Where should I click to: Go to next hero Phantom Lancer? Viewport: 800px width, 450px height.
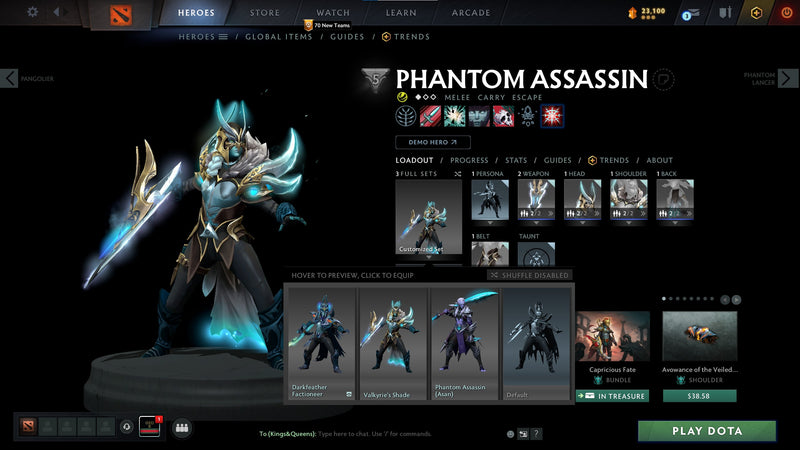[789, 78]
